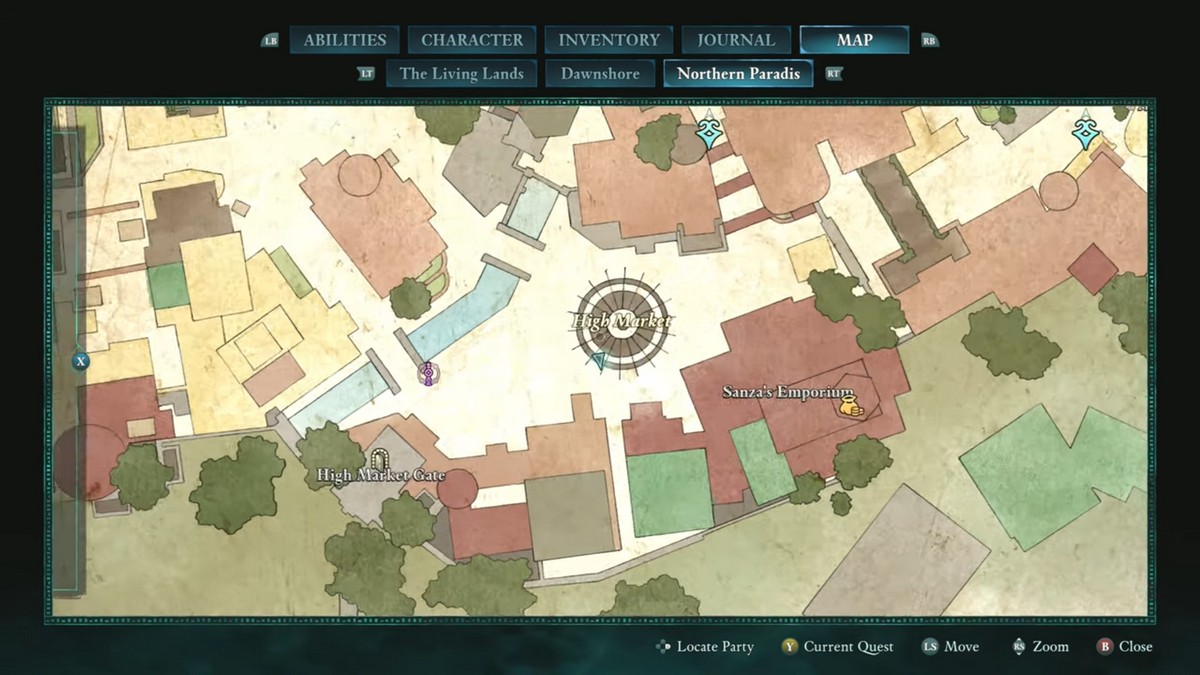Select the top right teal beacon marker
The image size is (1200, 675).
tap(1085, 132)
